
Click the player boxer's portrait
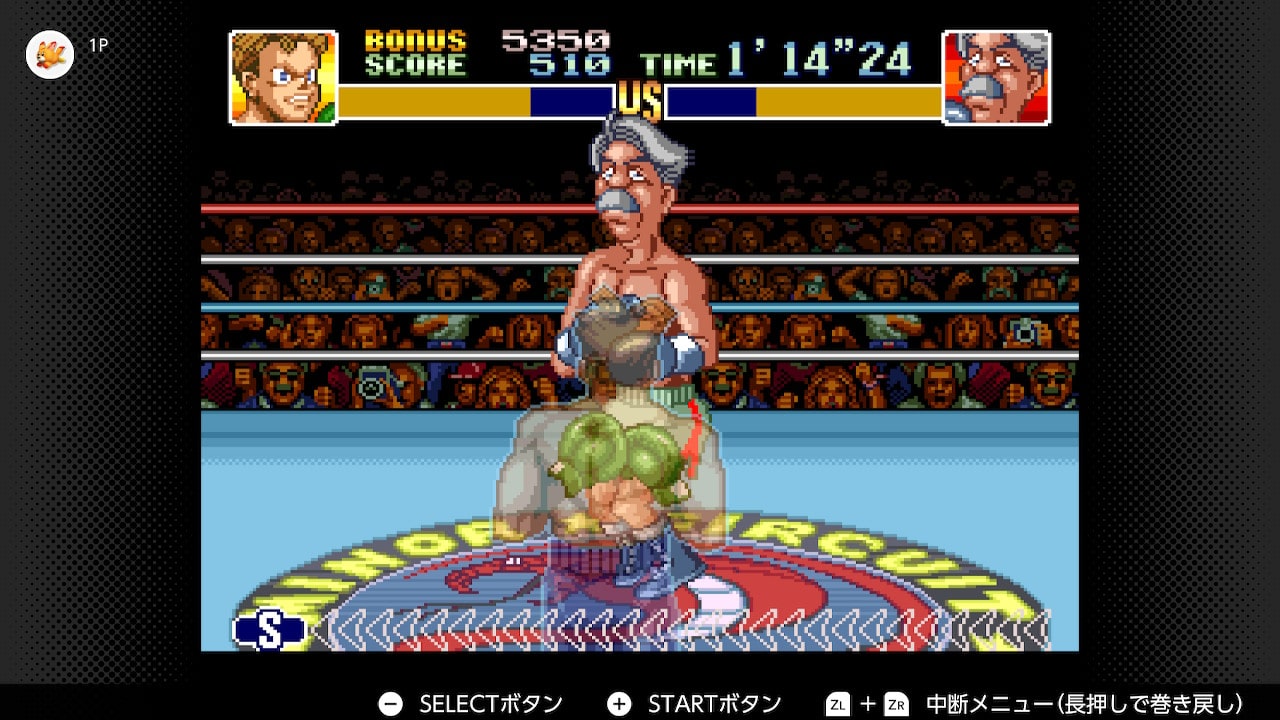pos(283,77)
